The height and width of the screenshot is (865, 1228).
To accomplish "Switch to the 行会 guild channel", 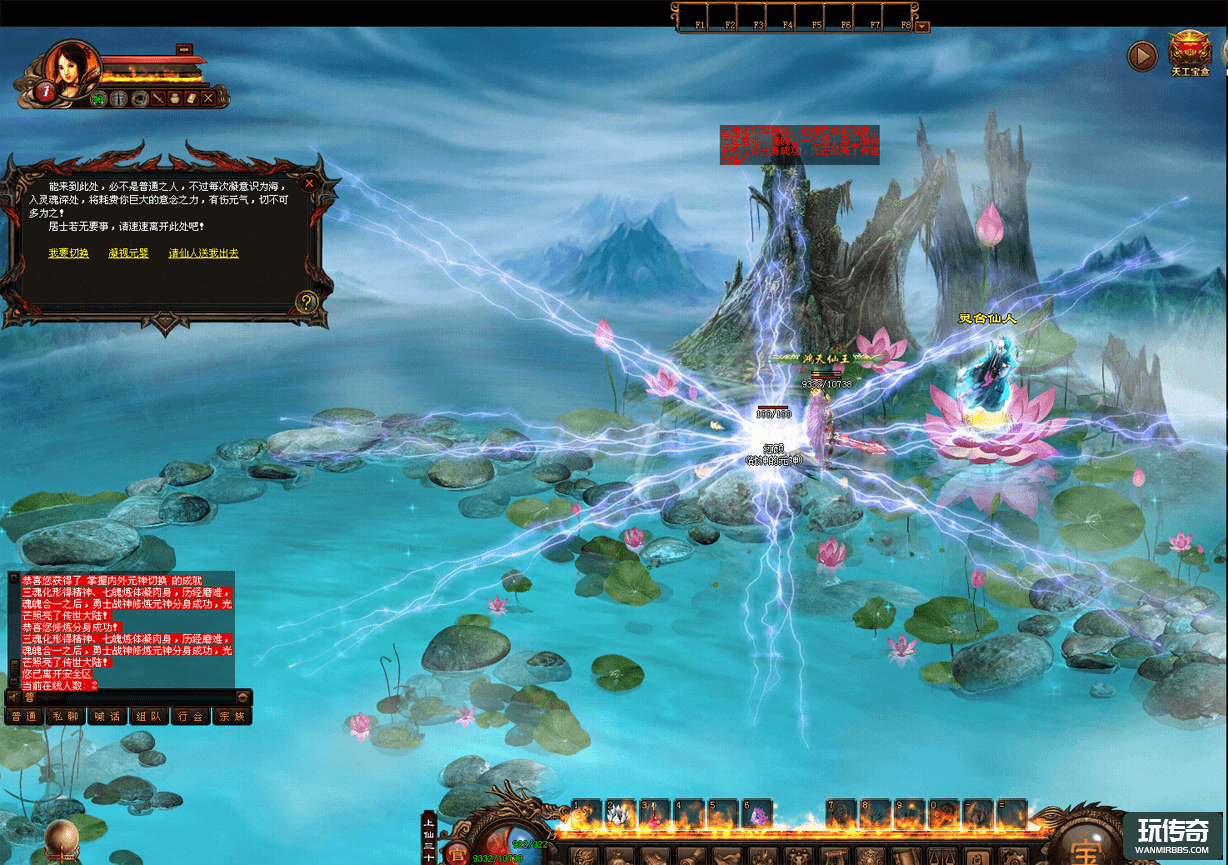I will (x=190, y=716).
